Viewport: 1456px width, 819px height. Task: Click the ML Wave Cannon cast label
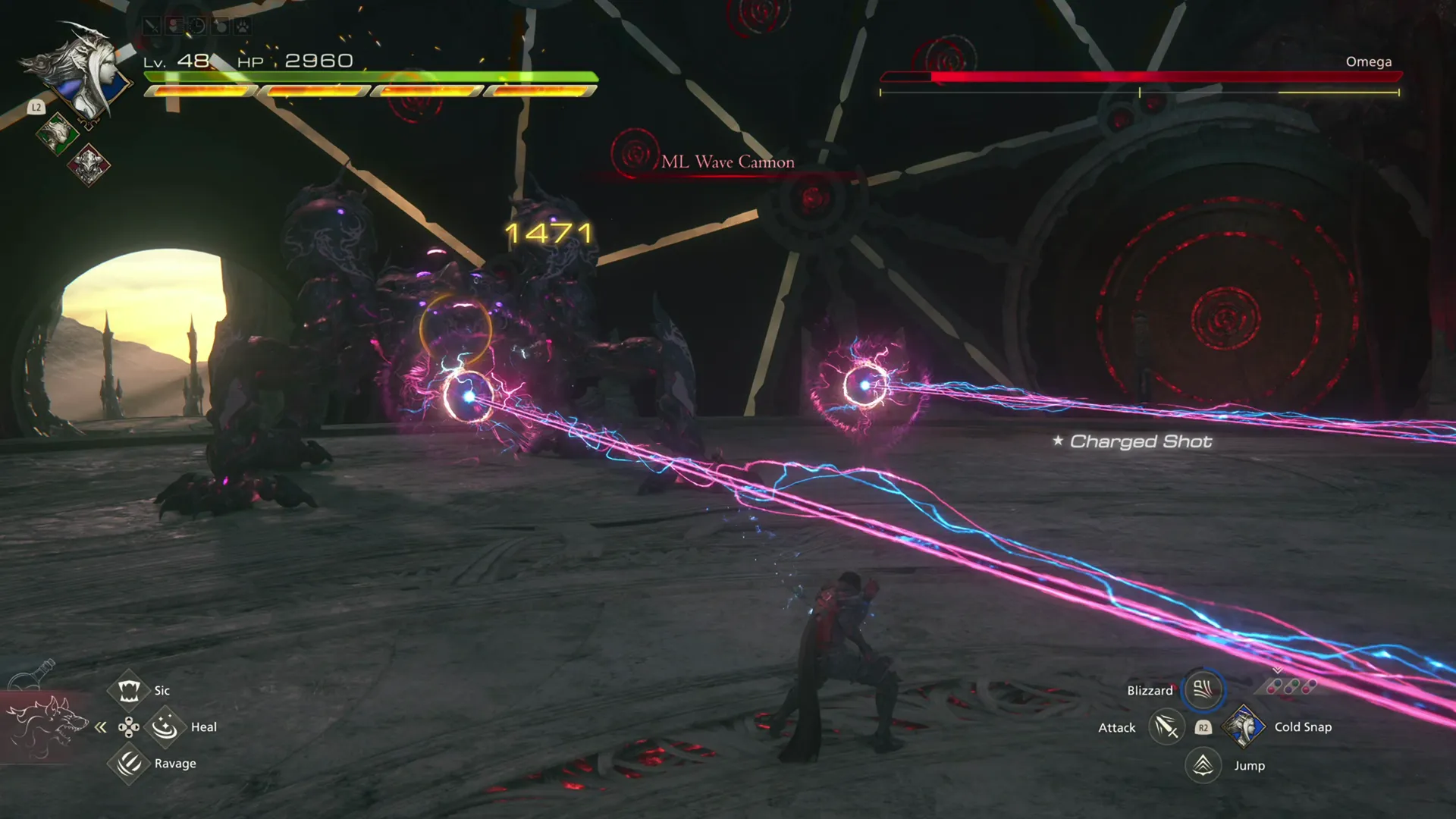coord(728,162)
